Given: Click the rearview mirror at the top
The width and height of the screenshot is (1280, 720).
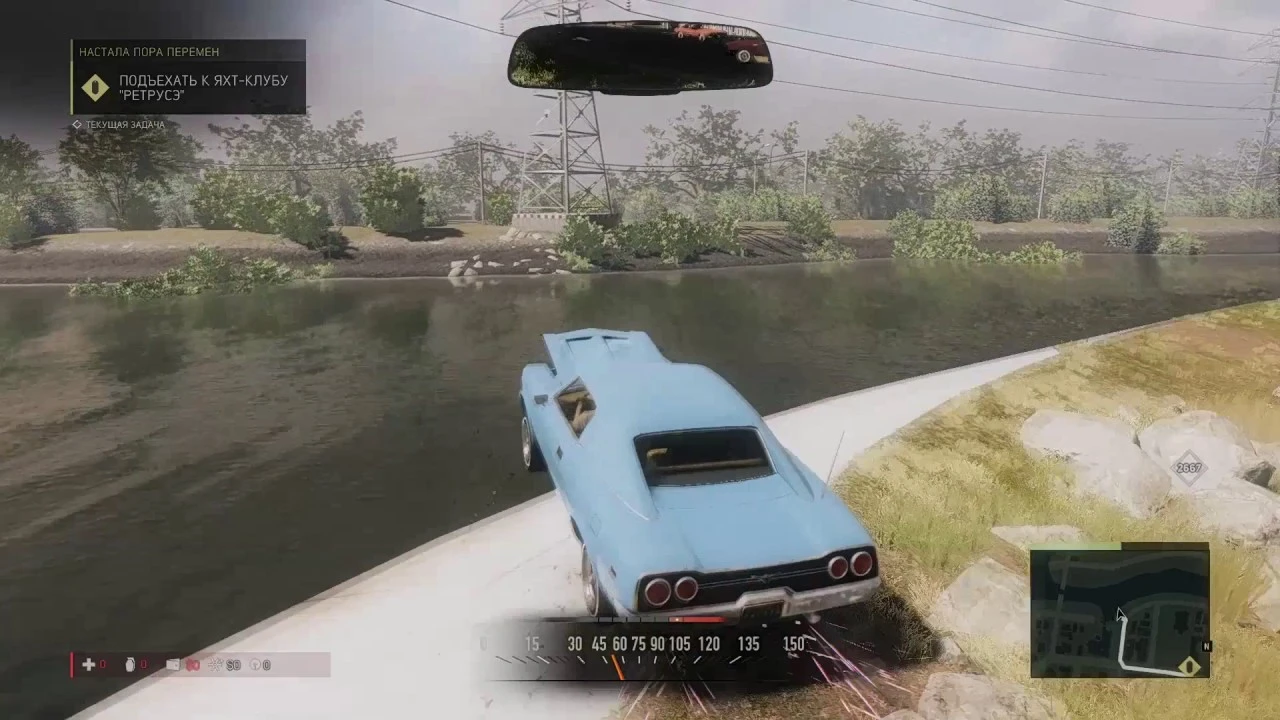Looking at the screenshot, I should [638, 55].
